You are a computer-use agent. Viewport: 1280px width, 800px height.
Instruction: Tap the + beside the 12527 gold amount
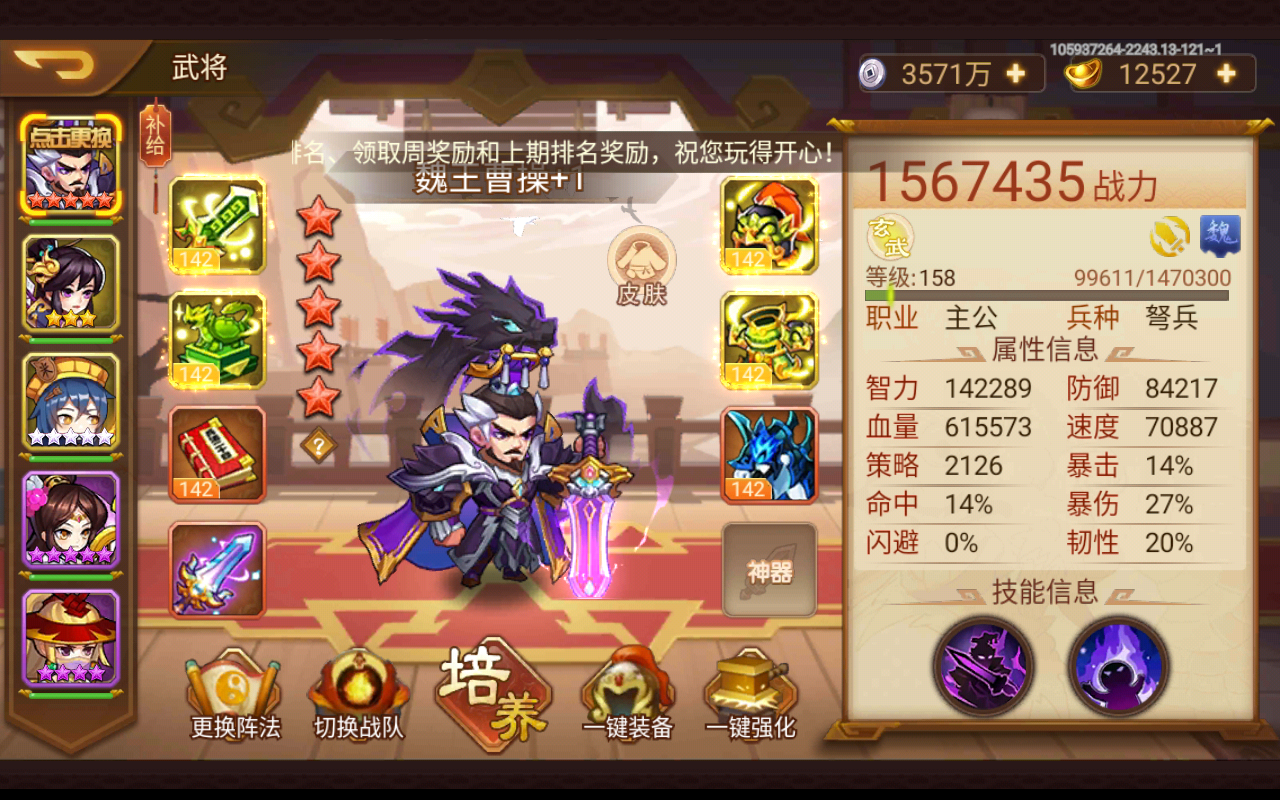1226,73
